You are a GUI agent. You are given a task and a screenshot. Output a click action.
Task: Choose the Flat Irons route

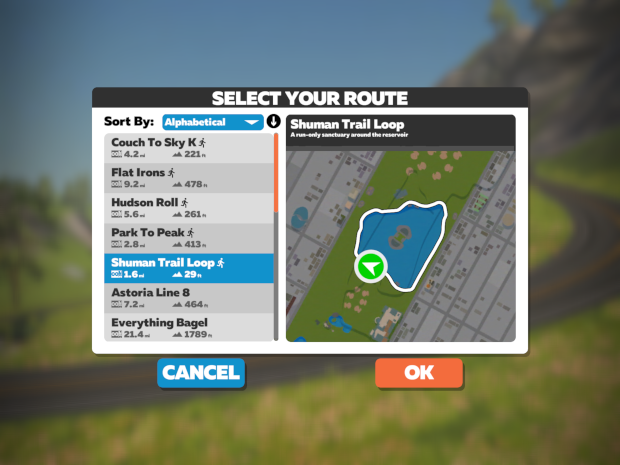[x=189, y=178]
